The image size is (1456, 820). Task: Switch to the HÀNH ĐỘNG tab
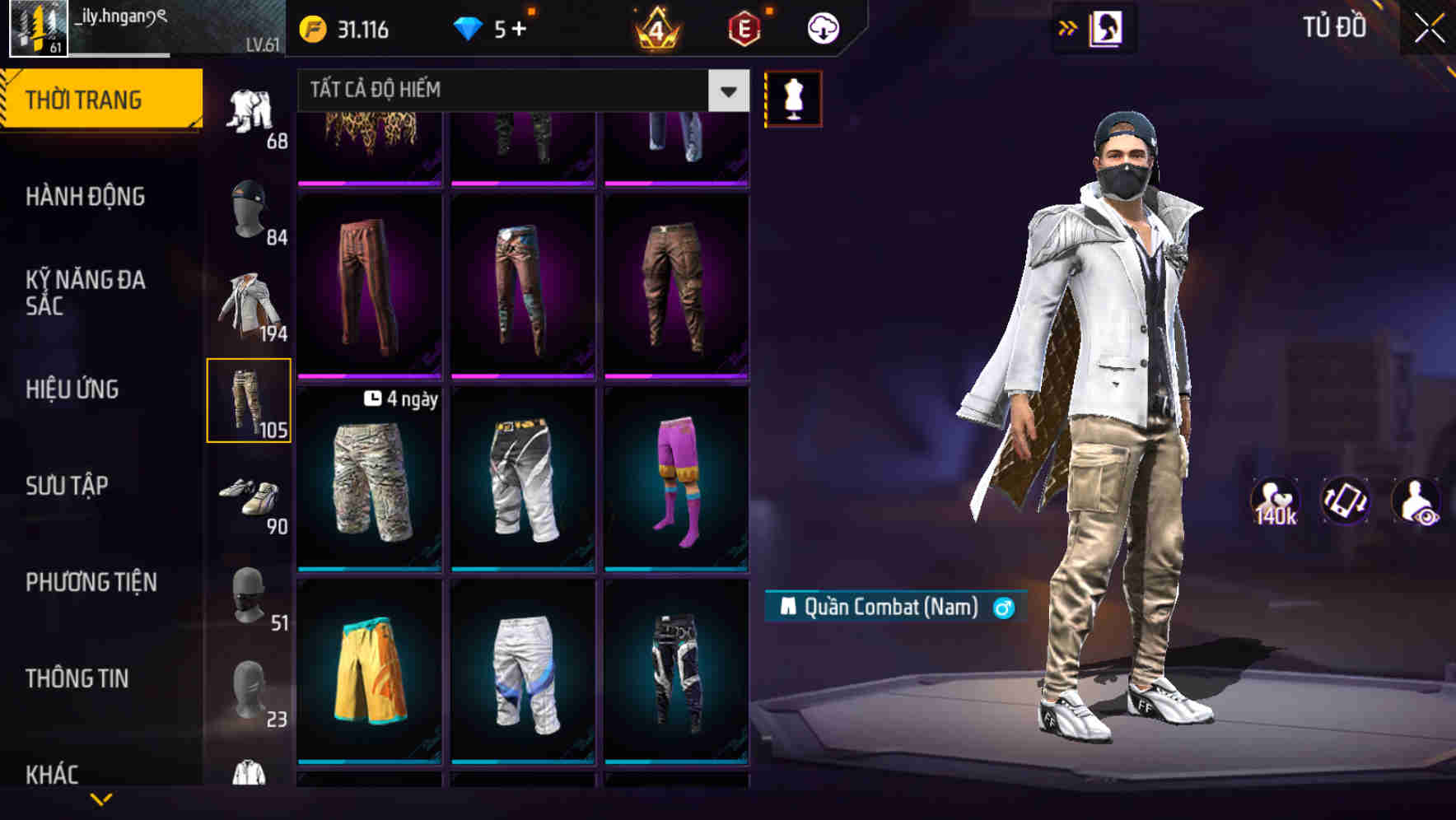(x=85, y=197)
